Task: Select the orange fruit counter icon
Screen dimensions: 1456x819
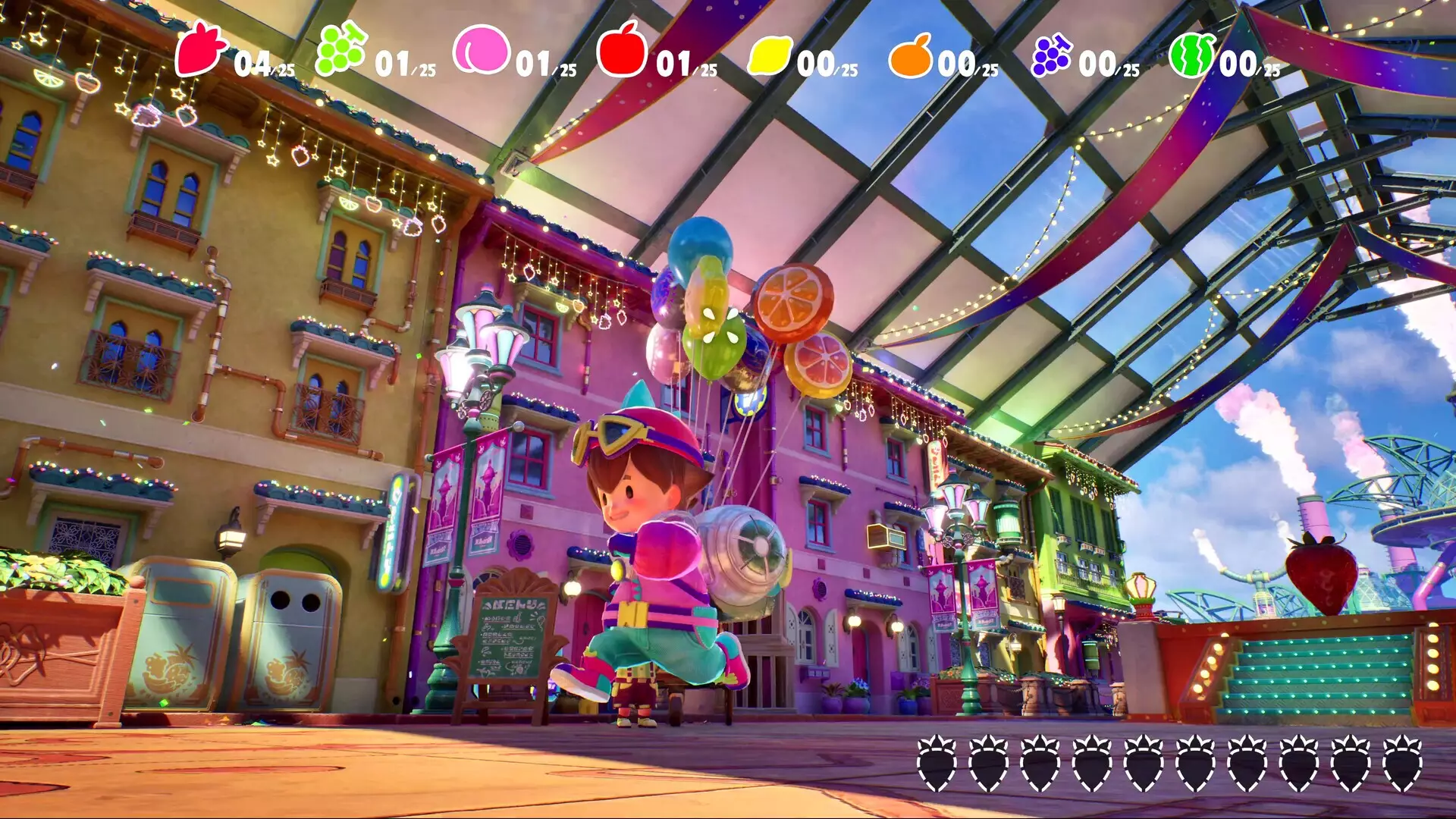Action: click(910, 56)
